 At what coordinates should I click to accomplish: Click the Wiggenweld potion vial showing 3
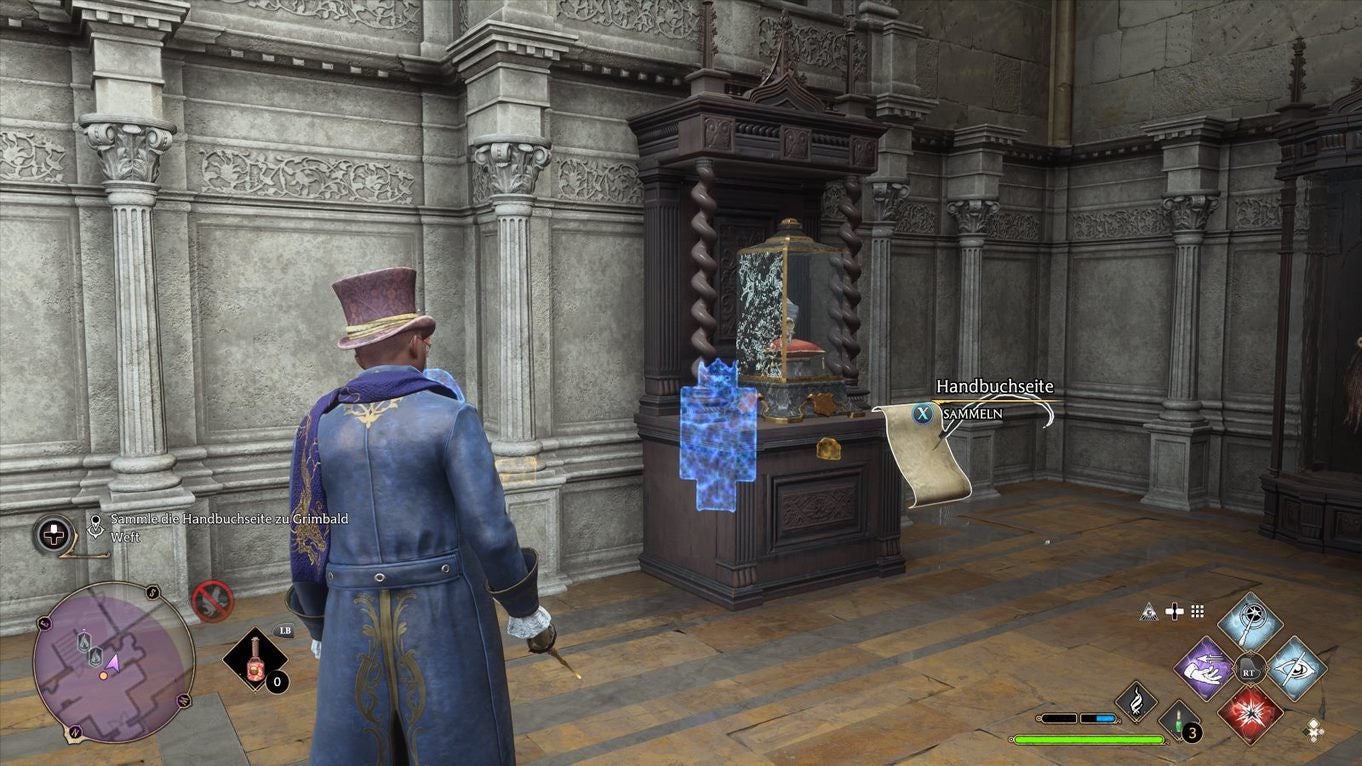[x=1179, y=721]
